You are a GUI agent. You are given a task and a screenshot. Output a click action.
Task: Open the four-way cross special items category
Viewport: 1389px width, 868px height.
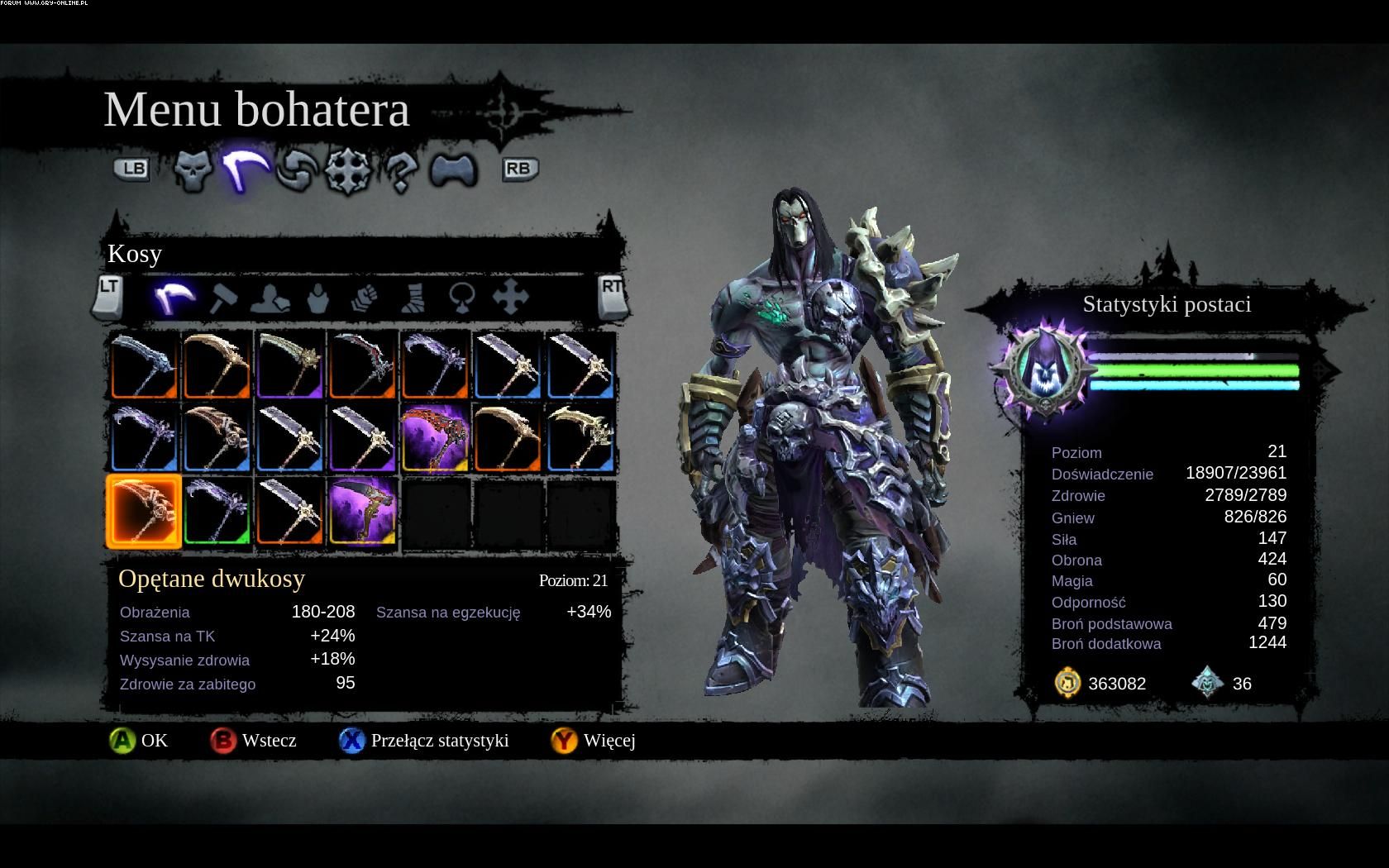pos(510,298)
